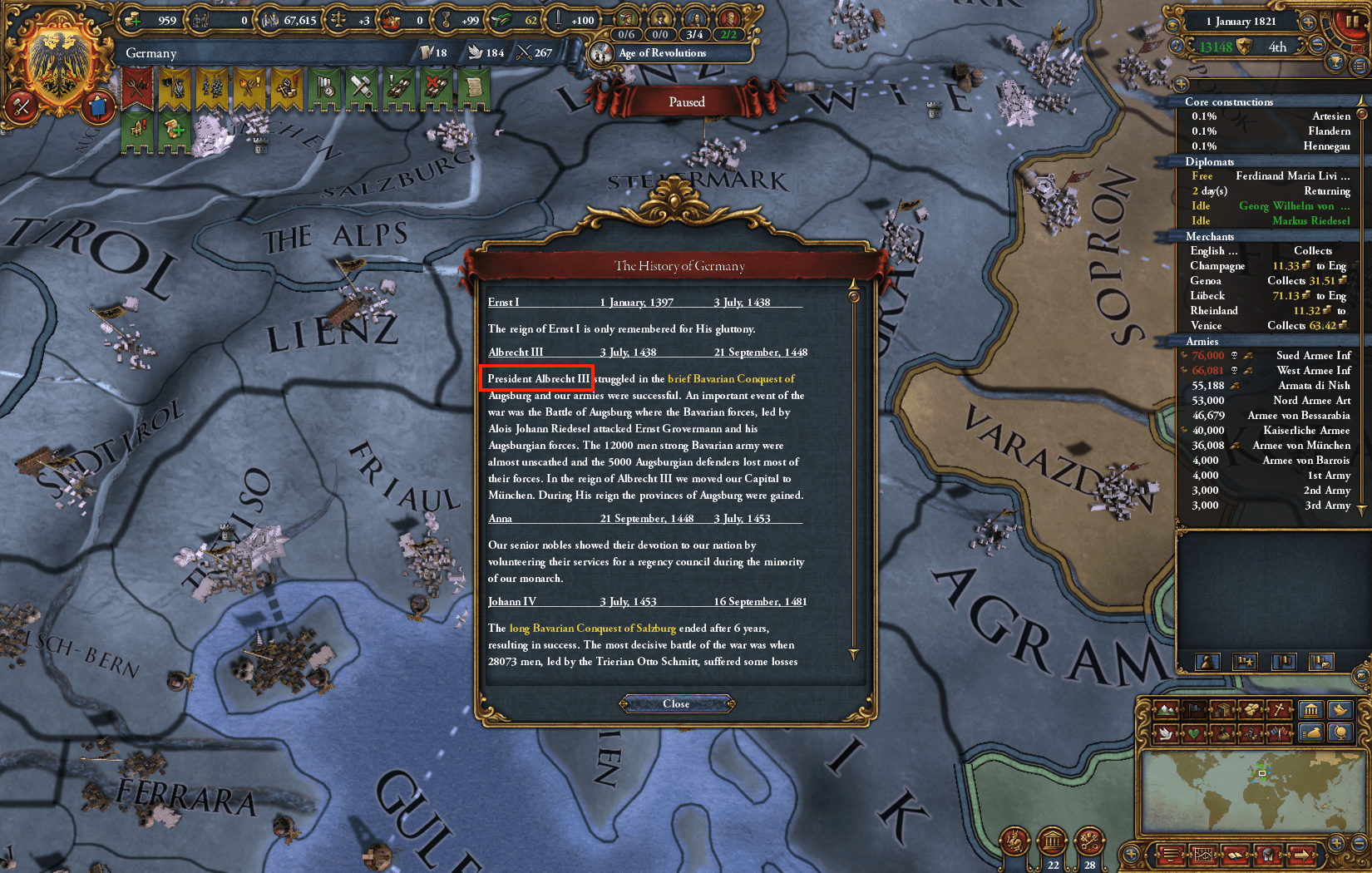Image resolution: width=1372 pixels, height=873 pixels.
Task: Unpause by clicking the Paused banner
Action: (686, 101)
